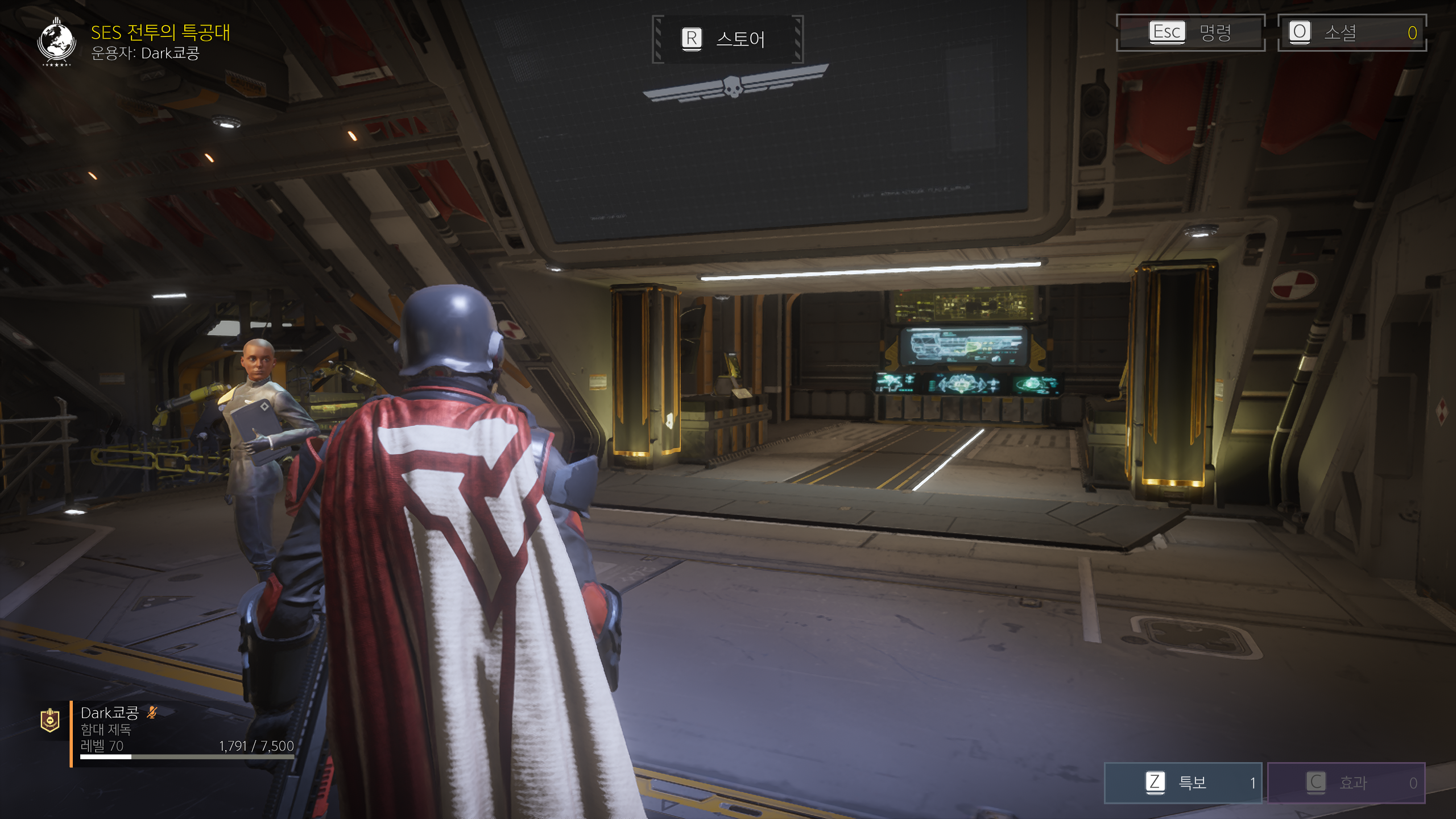The image size is (1456, 819).
Task: Open the dimmed 효과 effects button
Action: (x=1346, y=783)
